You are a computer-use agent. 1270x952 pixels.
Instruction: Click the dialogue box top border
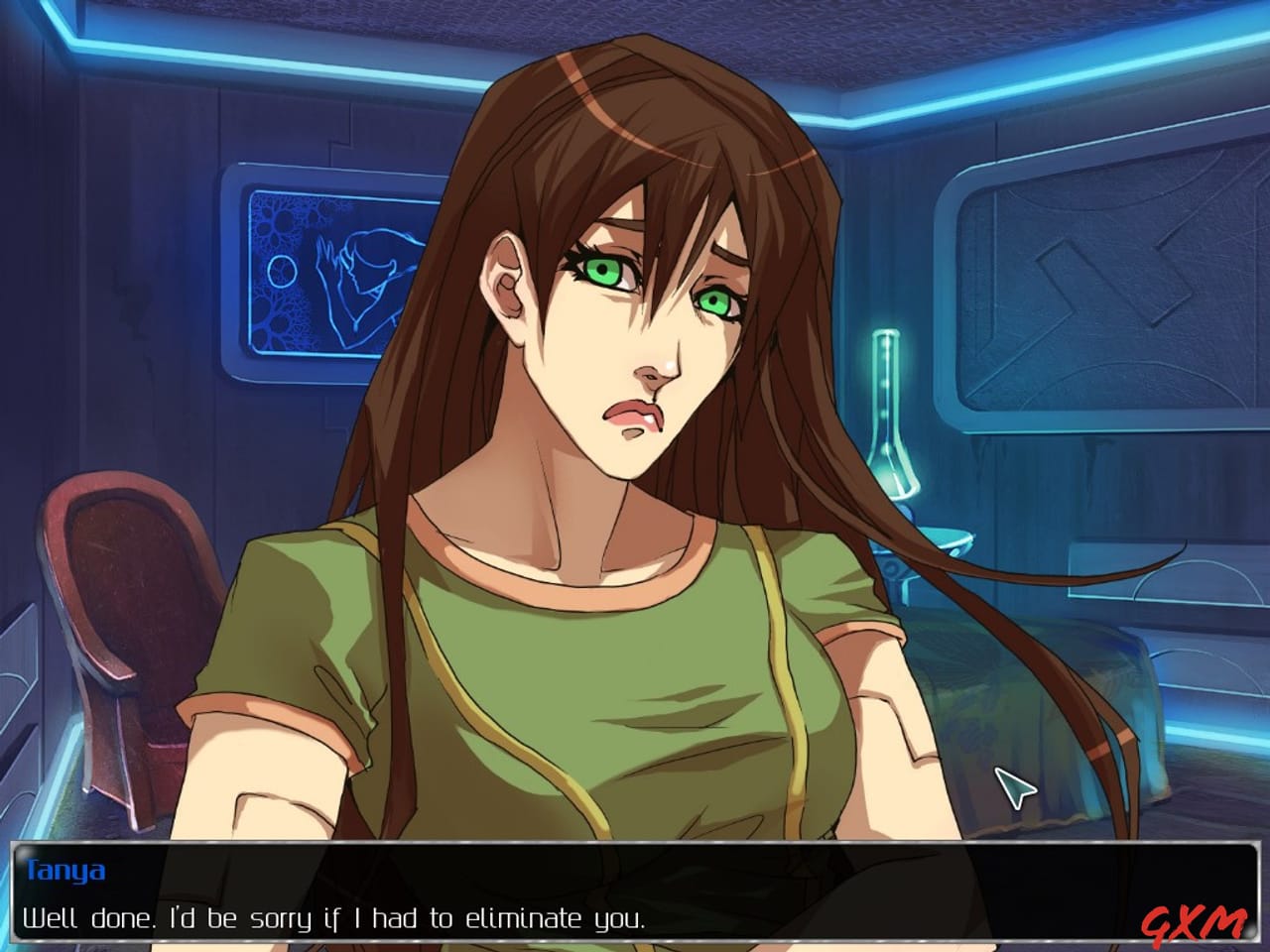tap(635, 845)
